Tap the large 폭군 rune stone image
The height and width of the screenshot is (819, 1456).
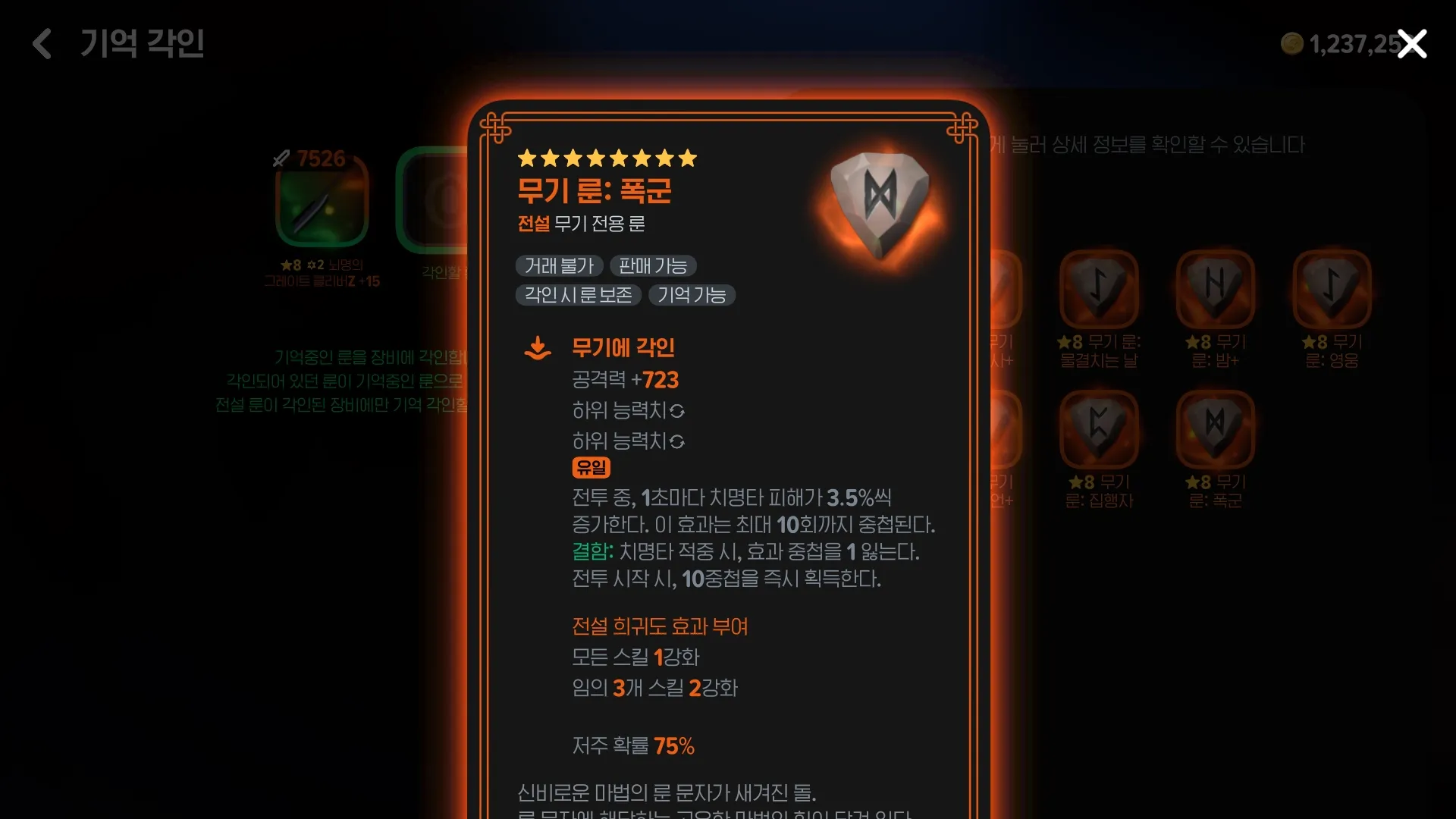tap(880, 205)
